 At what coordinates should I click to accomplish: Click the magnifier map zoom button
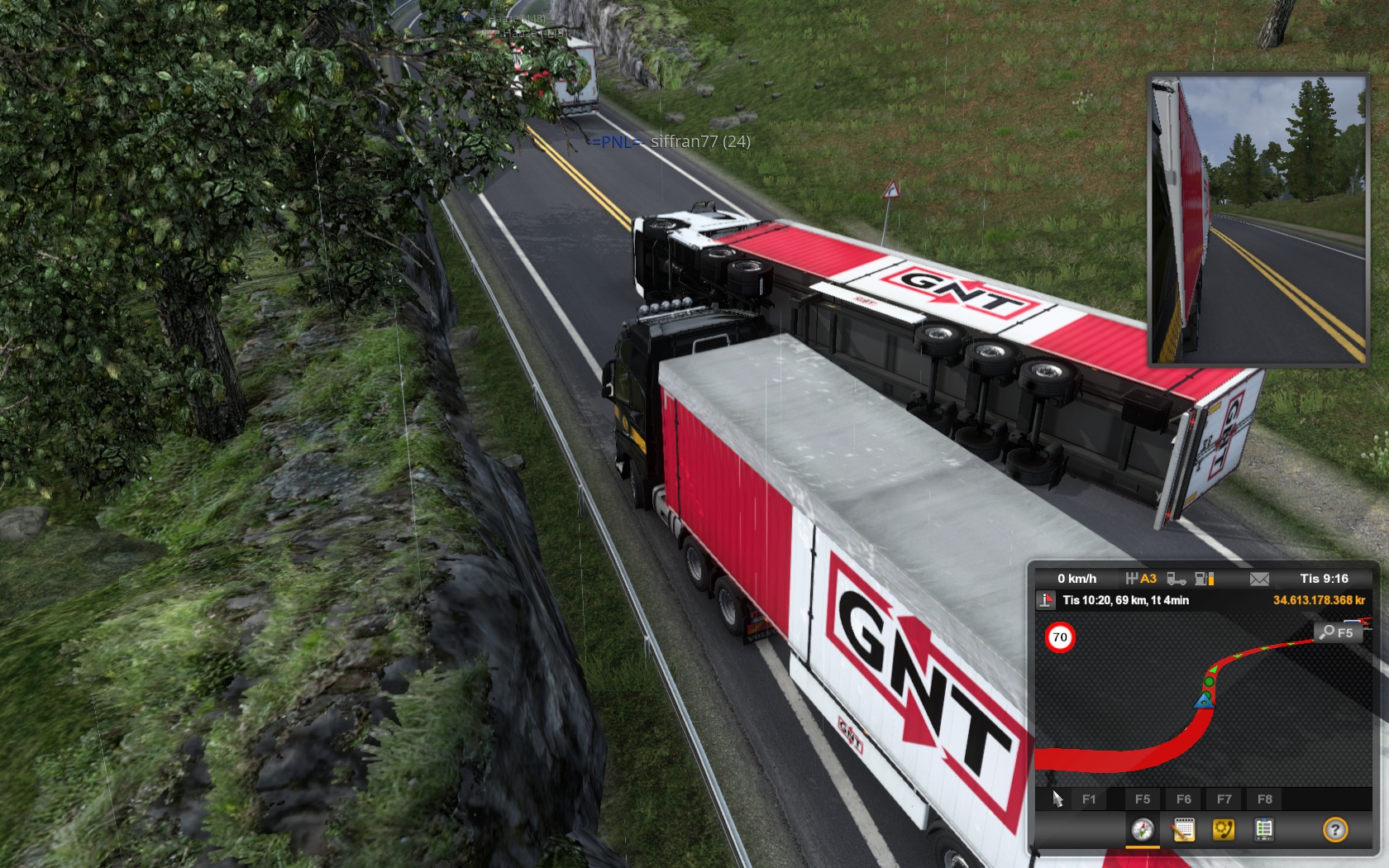coord(1336,632)
